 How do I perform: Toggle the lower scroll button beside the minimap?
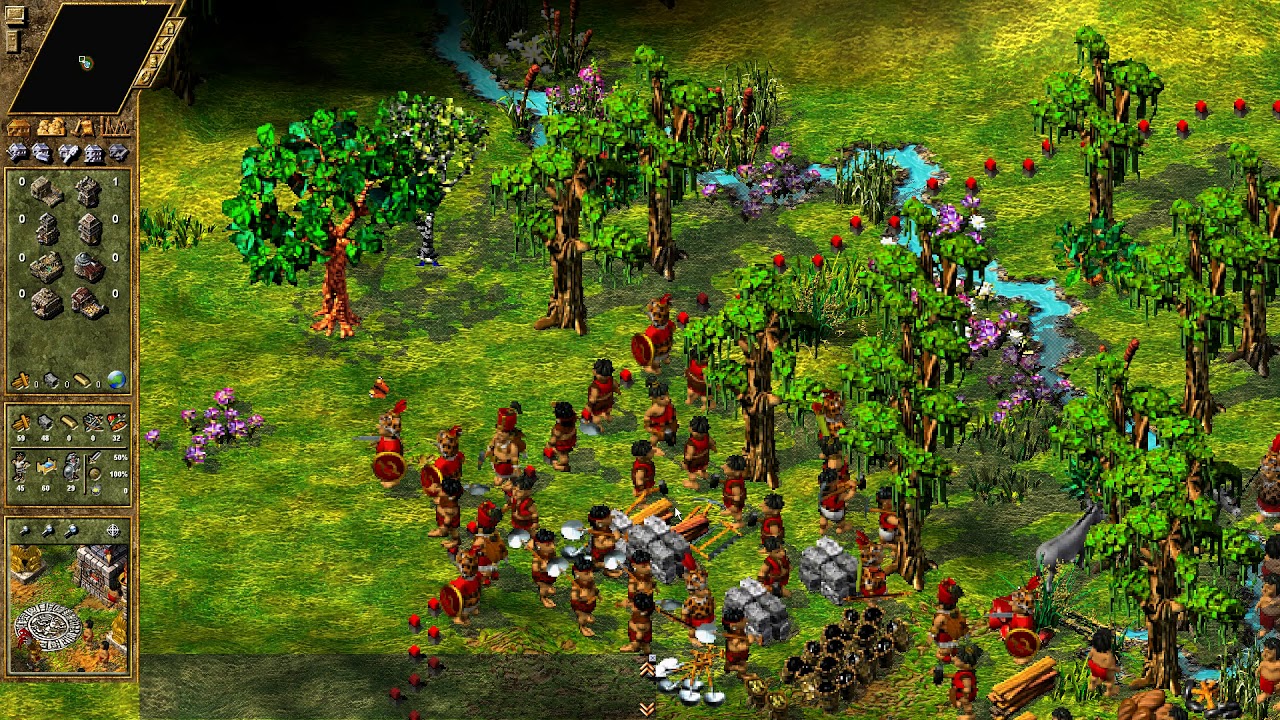click(12, 40)
